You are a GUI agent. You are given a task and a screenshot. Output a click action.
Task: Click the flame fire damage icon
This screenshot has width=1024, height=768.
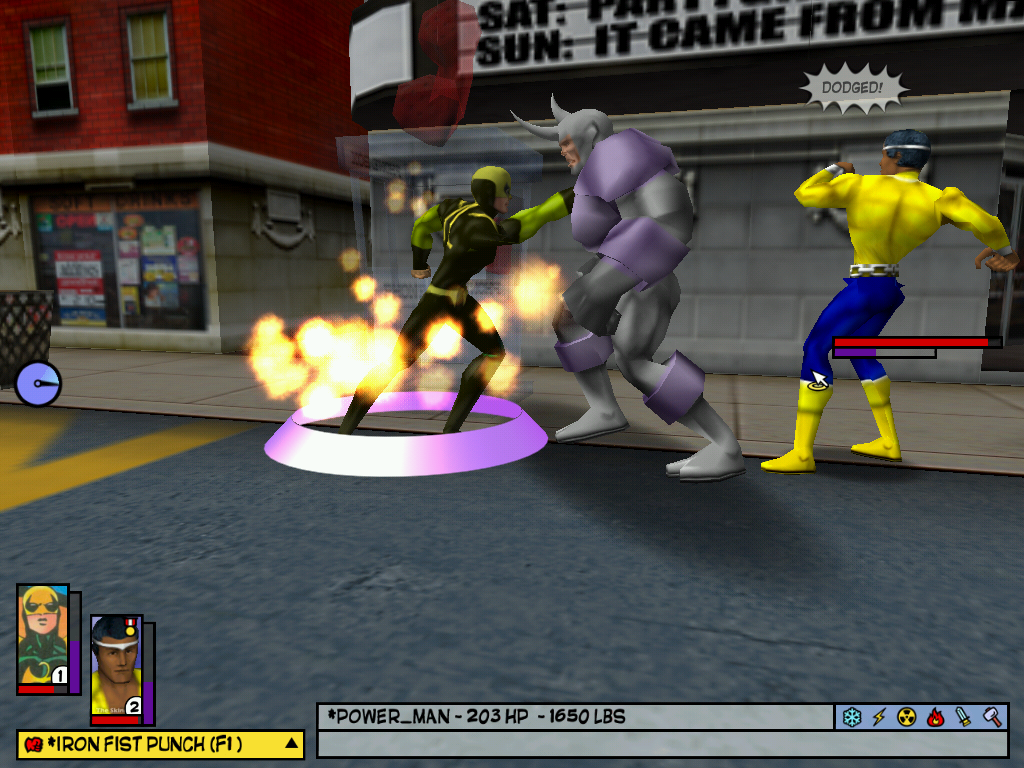click(x=935, y=717)
